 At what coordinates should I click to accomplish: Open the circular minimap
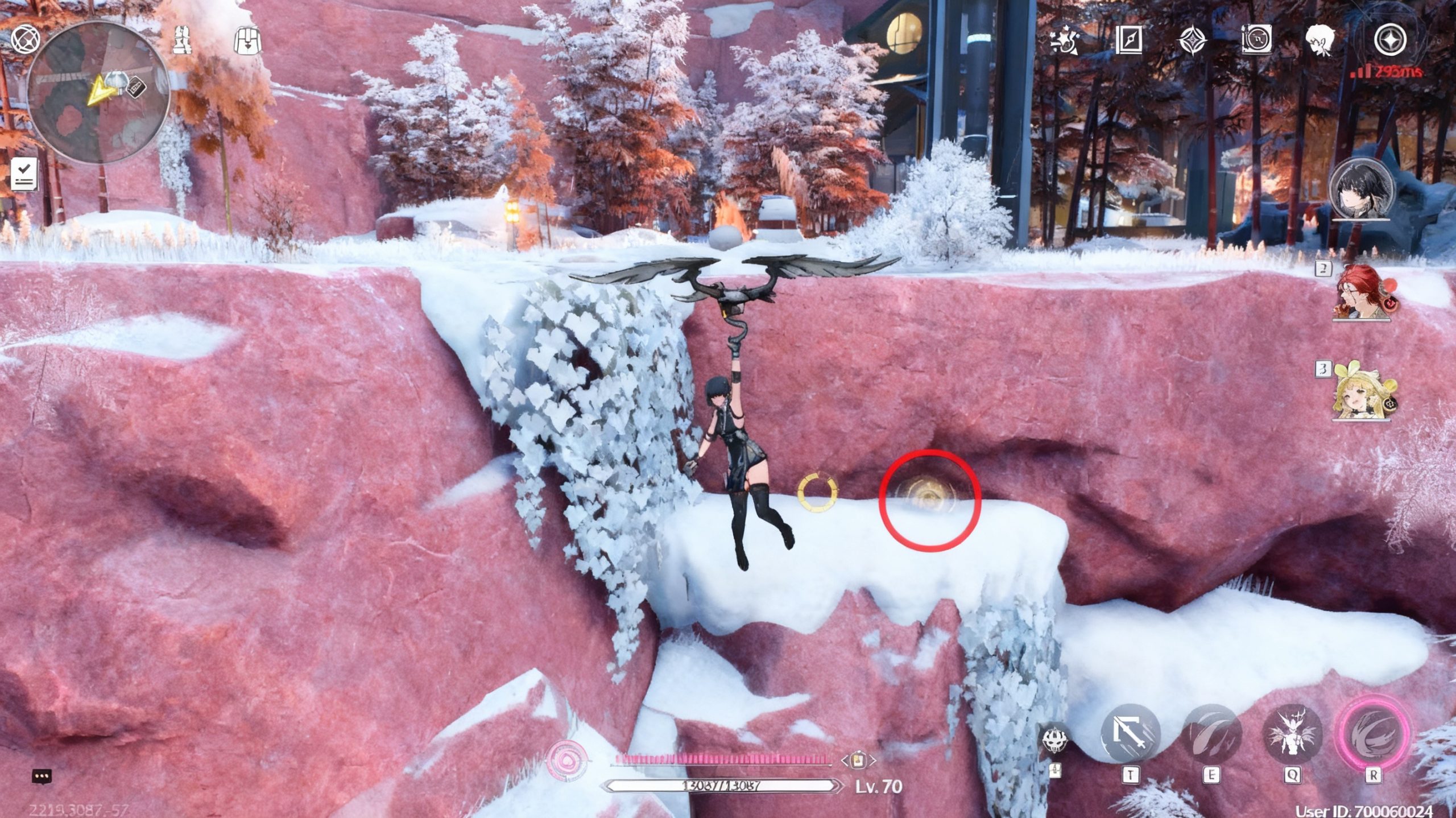coord(98,93)
